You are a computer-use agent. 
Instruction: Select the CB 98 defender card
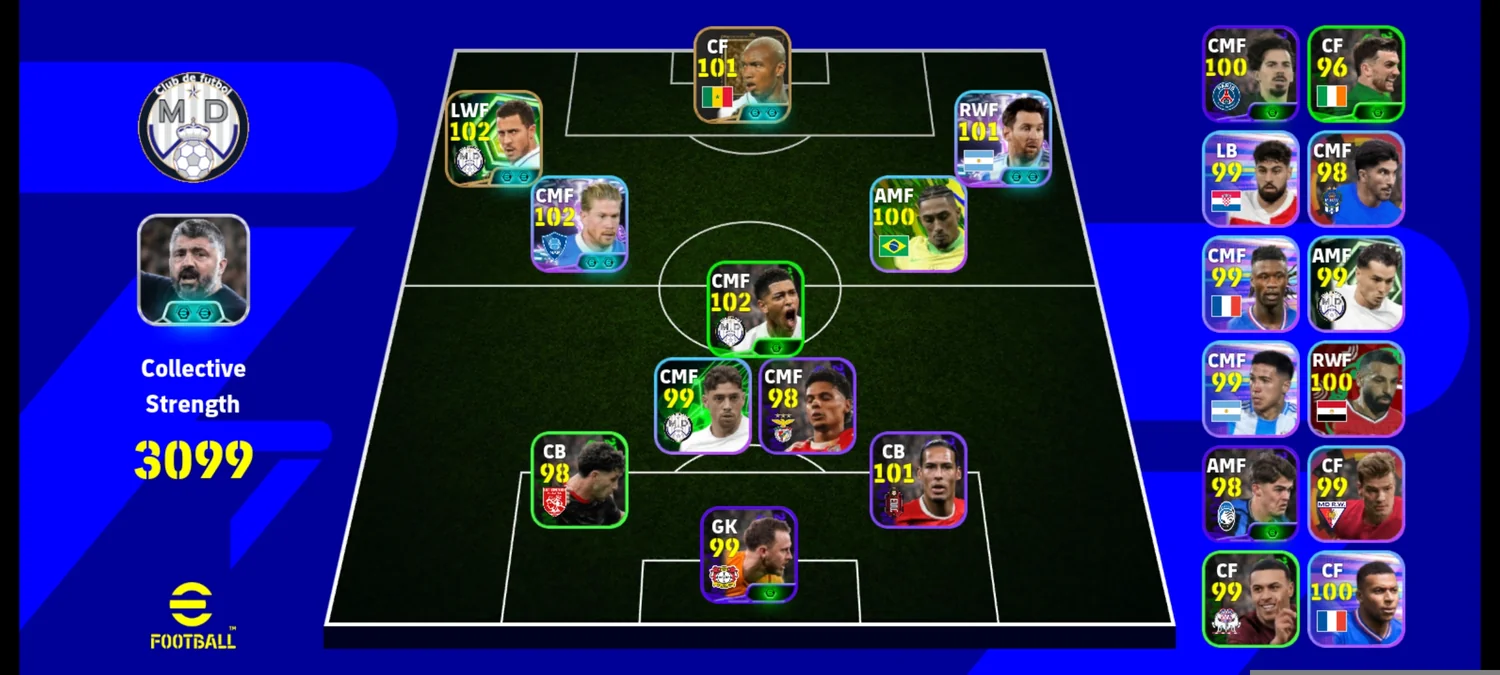click(579, 479)
